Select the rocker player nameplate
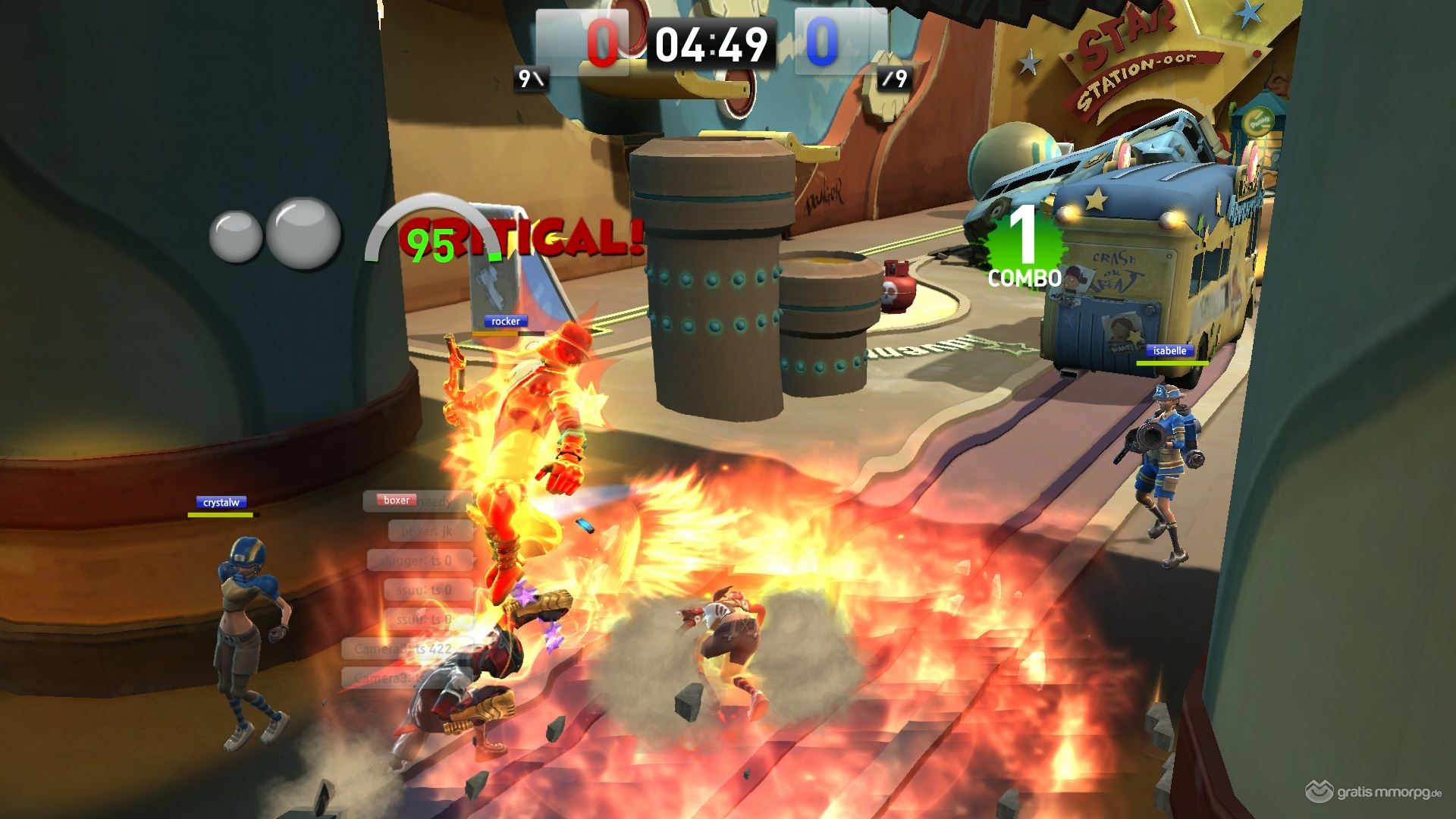The image size is (1456, 819). pyautogui.click(x=505, y=322)
